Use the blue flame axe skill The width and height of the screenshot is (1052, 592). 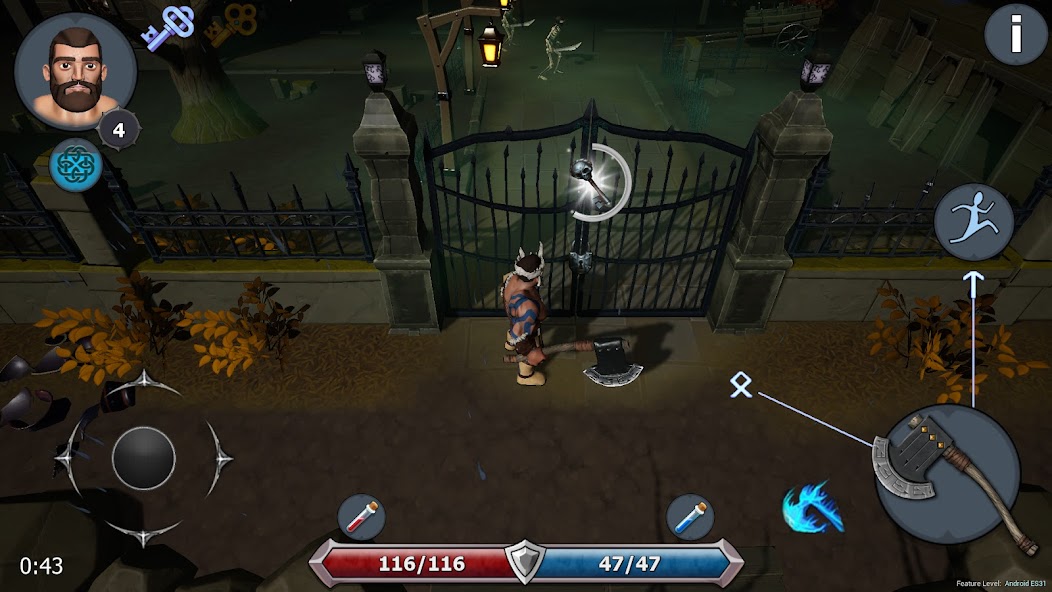[811, 508]
